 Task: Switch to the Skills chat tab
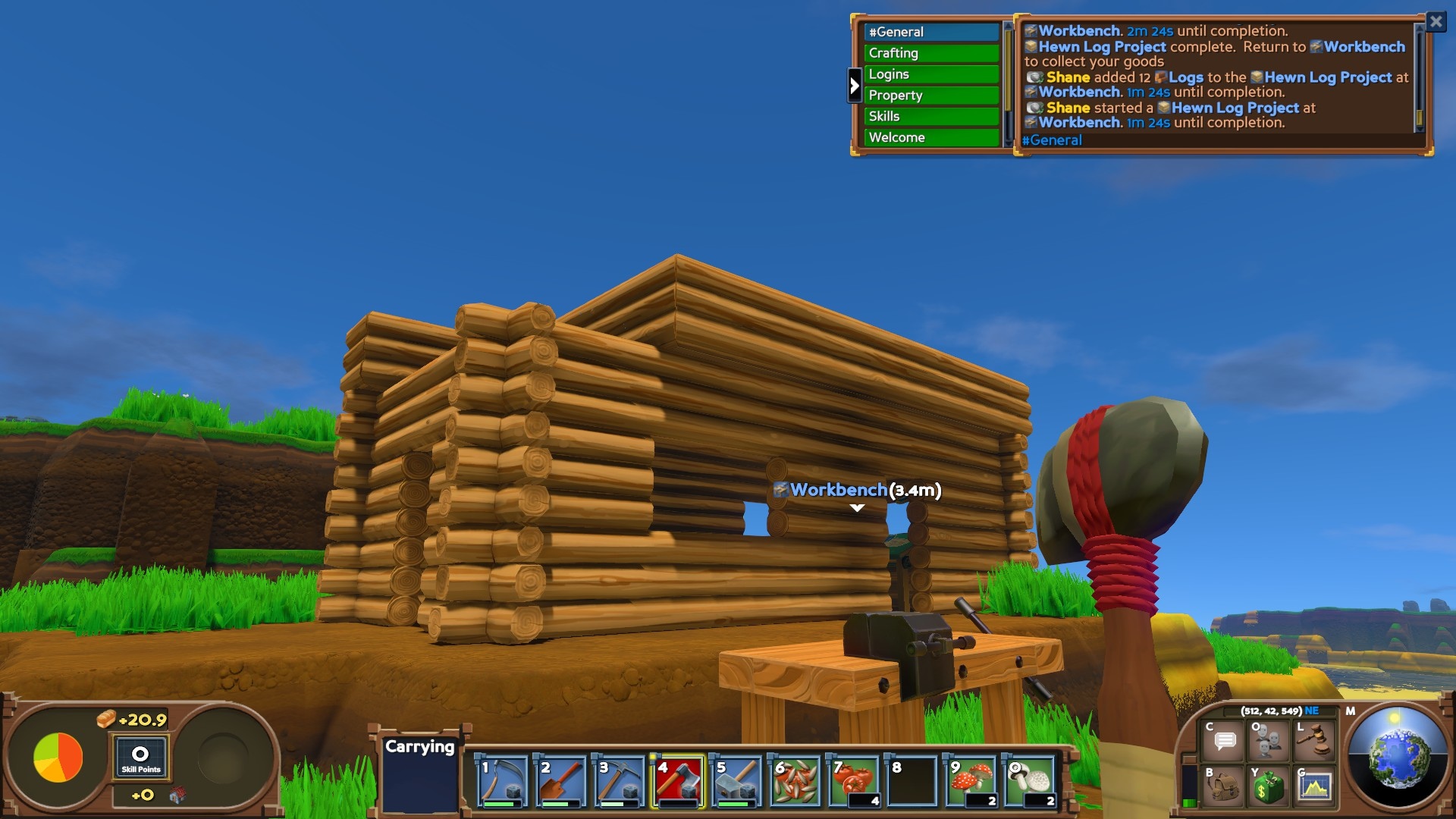pyautogui.click(x=931, y=116)
